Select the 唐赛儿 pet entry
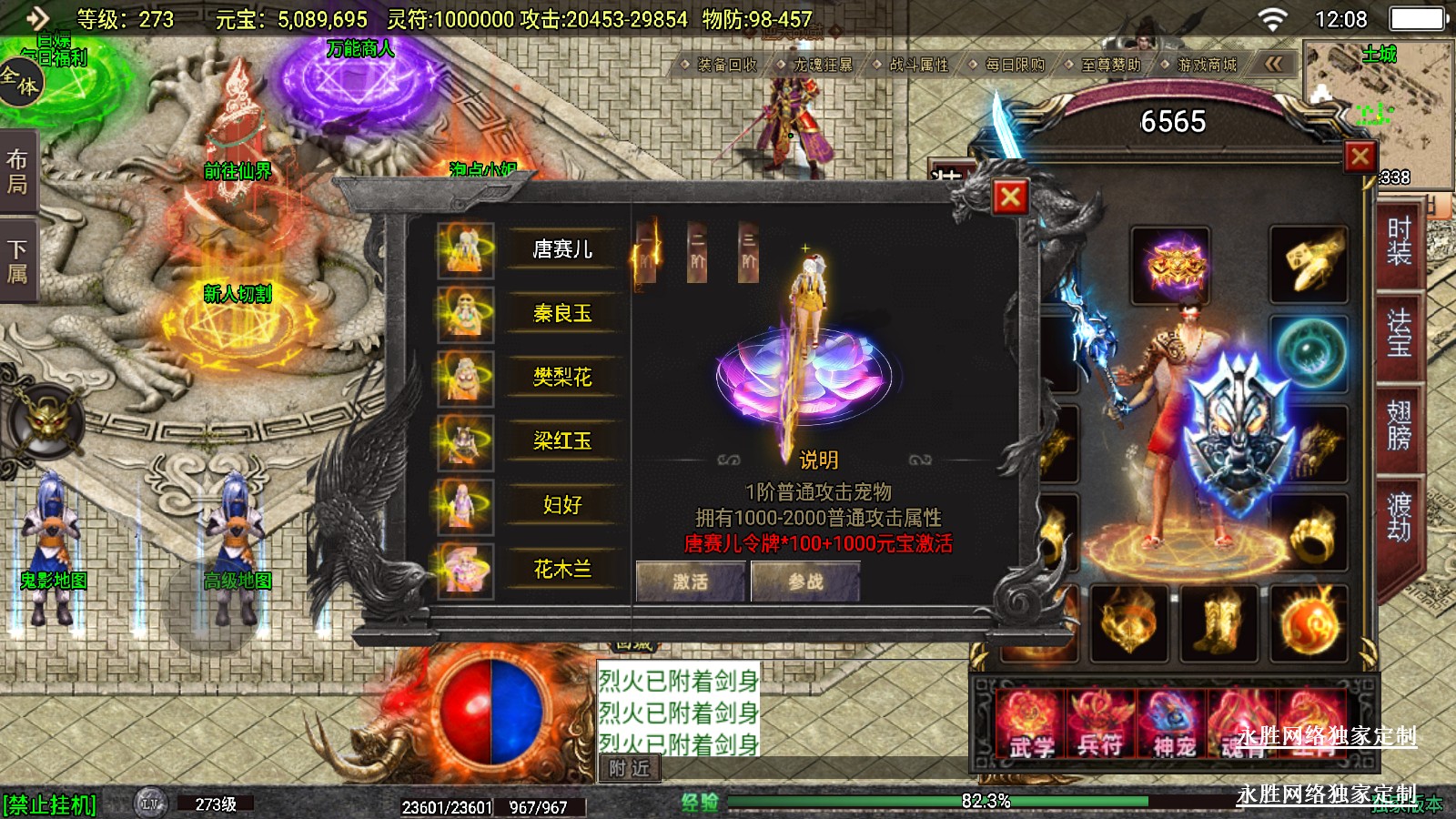The image size is (1456, 819). tap(561, 249)
